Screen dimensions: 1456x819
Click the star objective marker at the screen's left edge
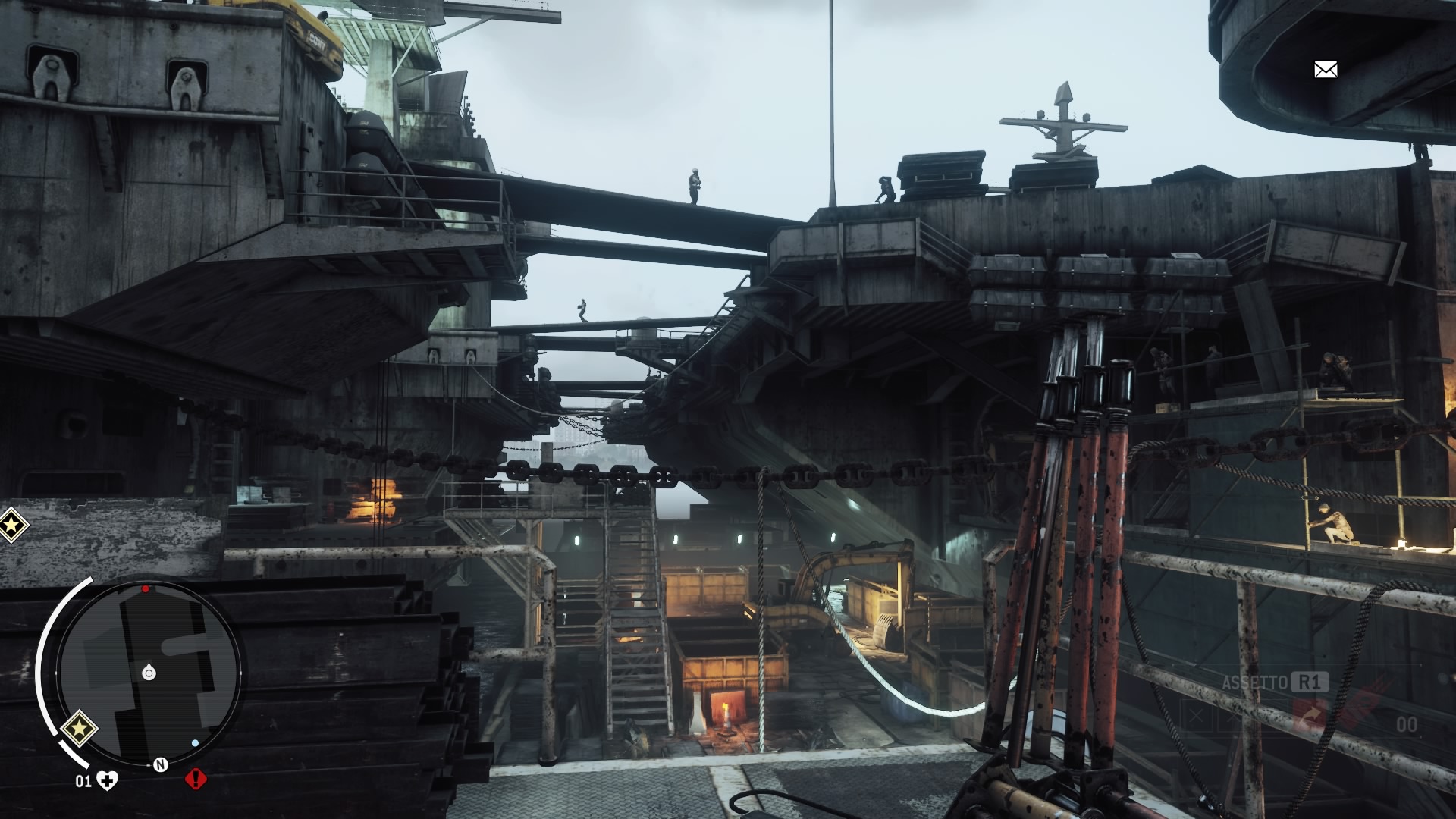coord(11,524)
